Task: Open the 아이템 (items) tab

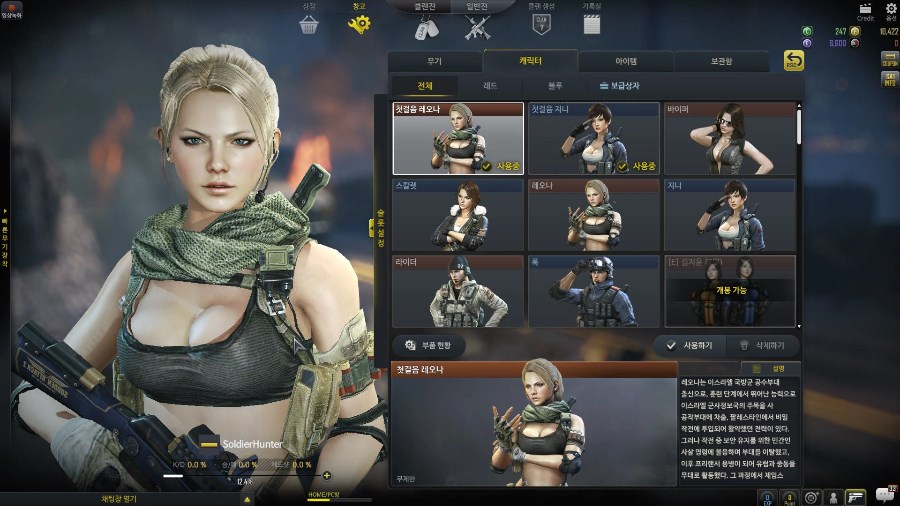Action: click(626, 61)
